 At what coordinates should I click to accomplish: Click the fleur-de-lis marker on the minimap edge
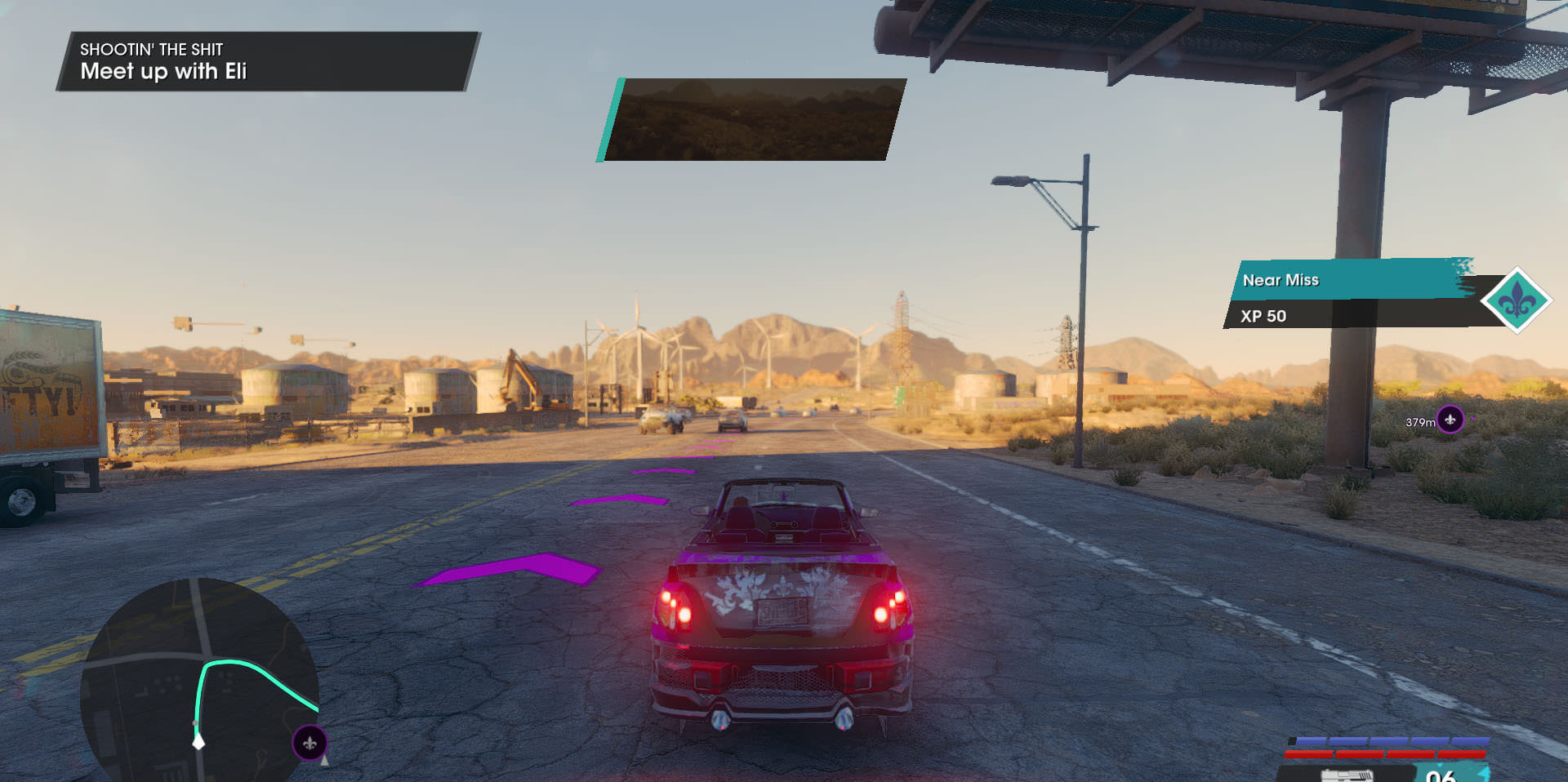310,743
